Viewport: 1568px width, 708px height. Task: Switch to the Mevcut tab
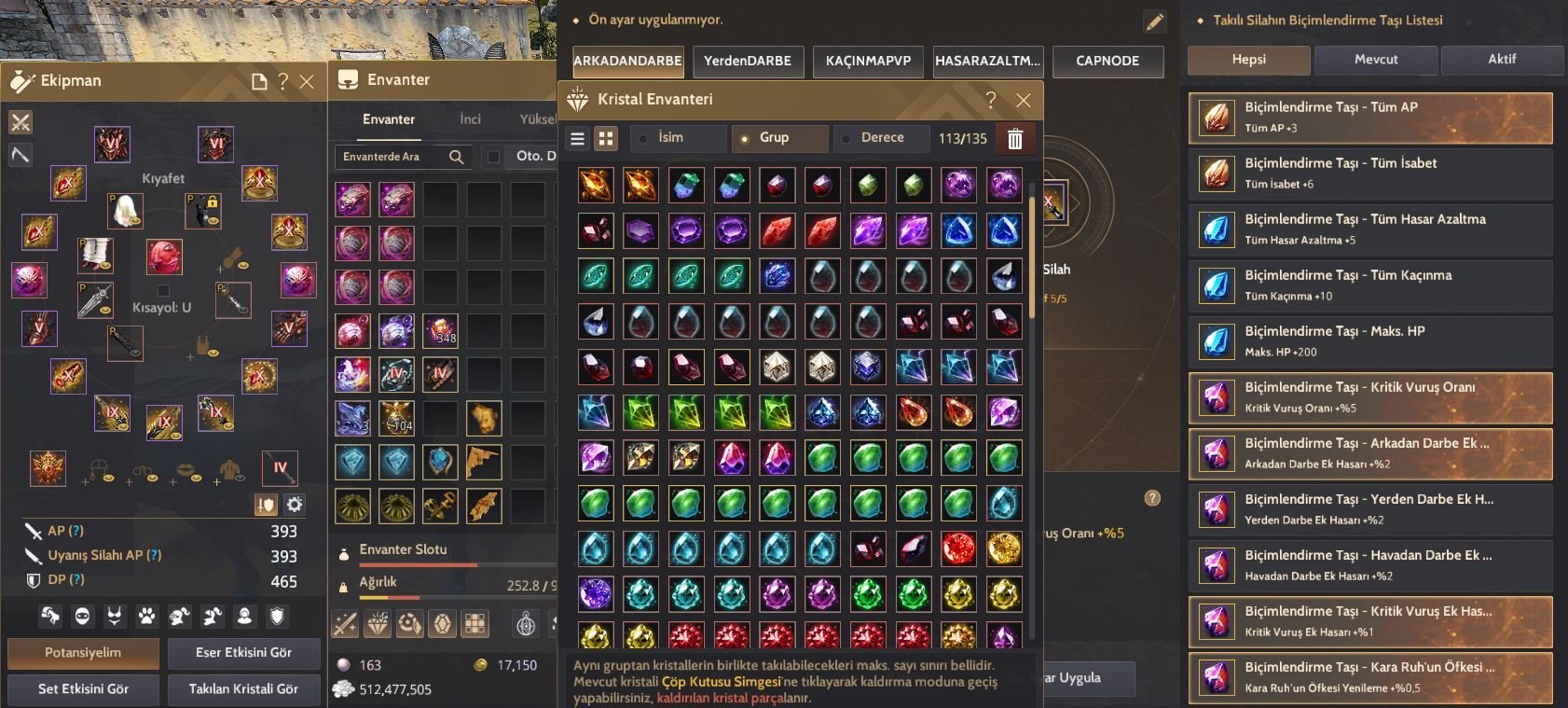(x=1375, y=59)
